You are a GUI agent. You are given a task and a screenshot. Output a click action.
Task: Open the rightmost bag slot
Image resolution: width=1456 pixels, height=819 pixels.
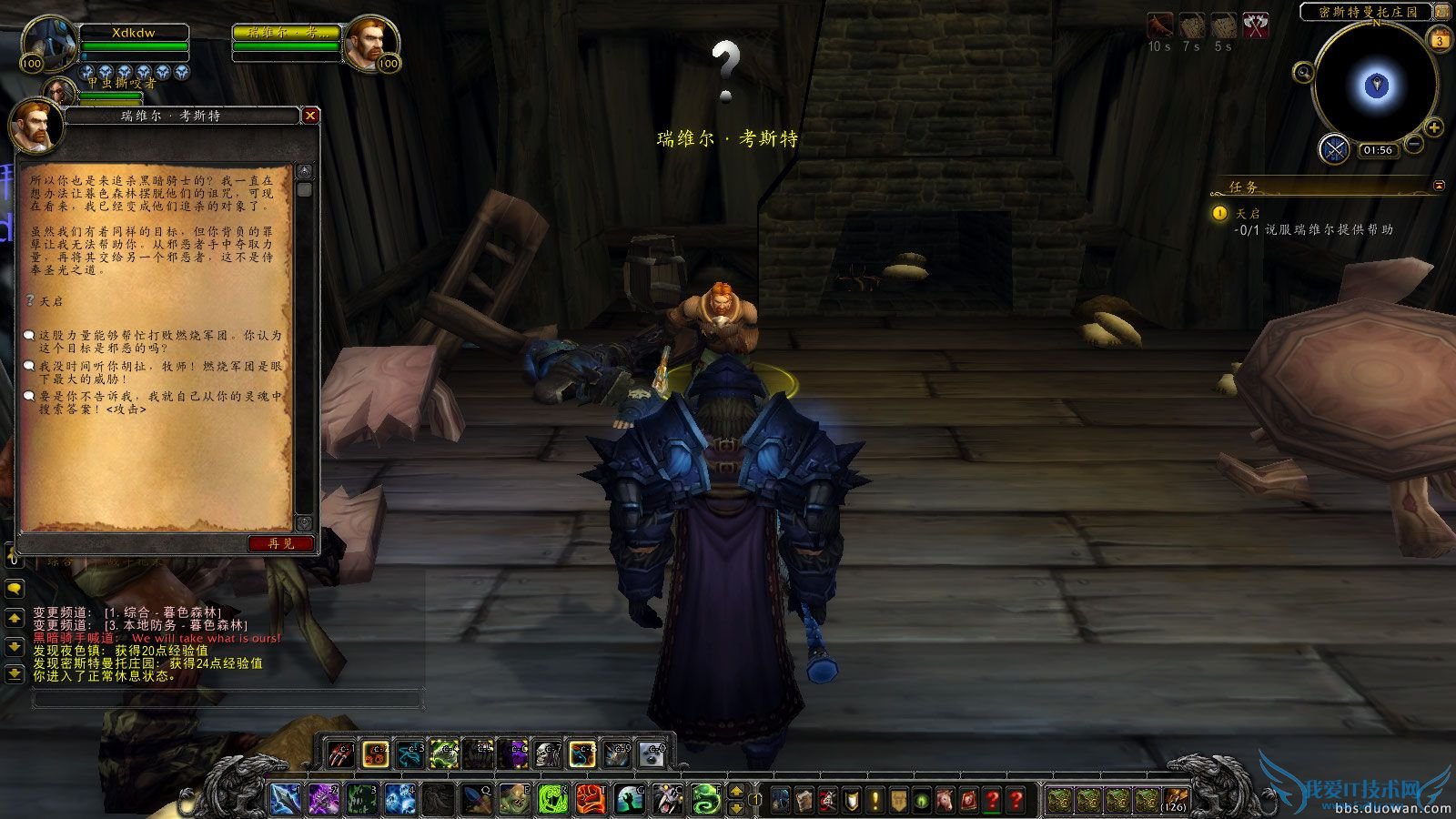tap(1175, 798)
